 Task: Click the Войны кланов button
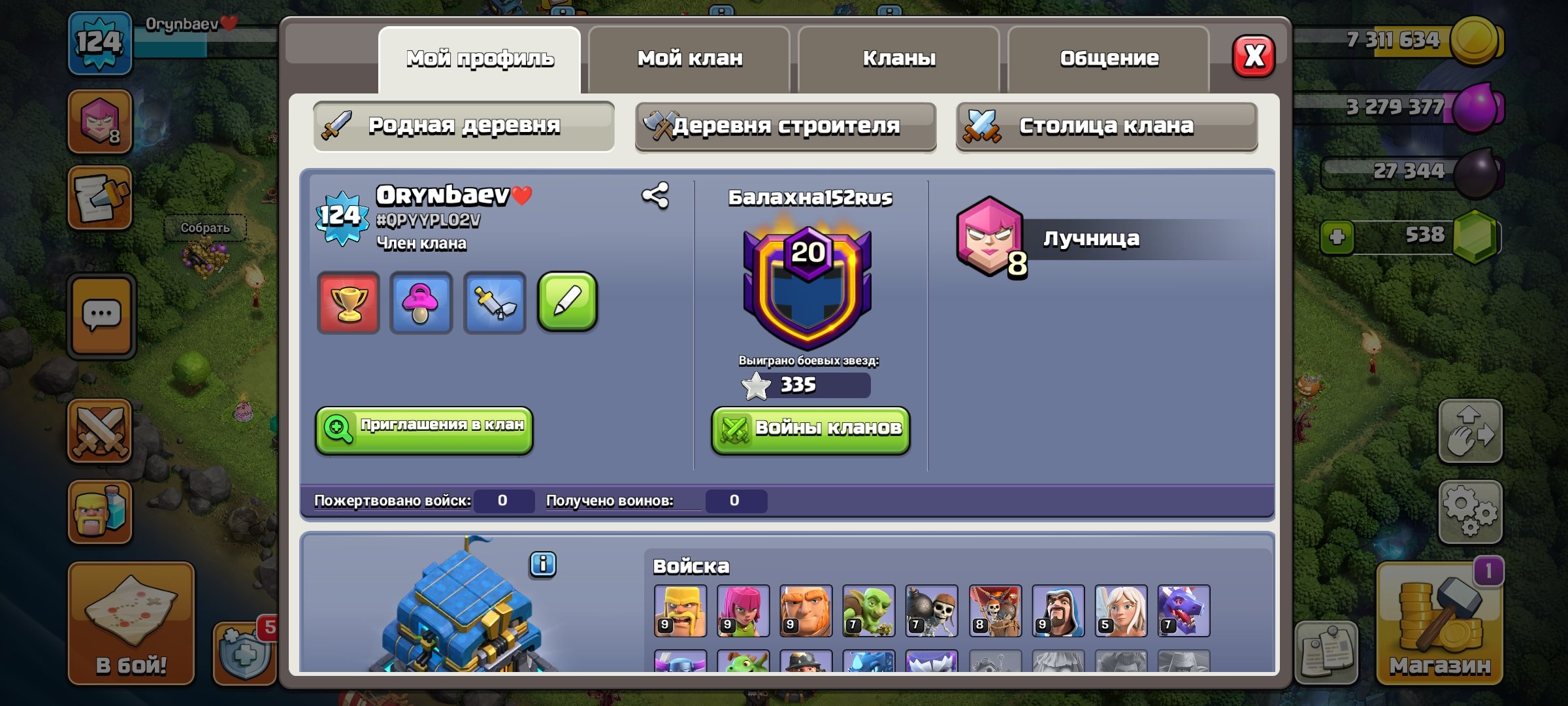pyautogui.click(x=809, y=429)
